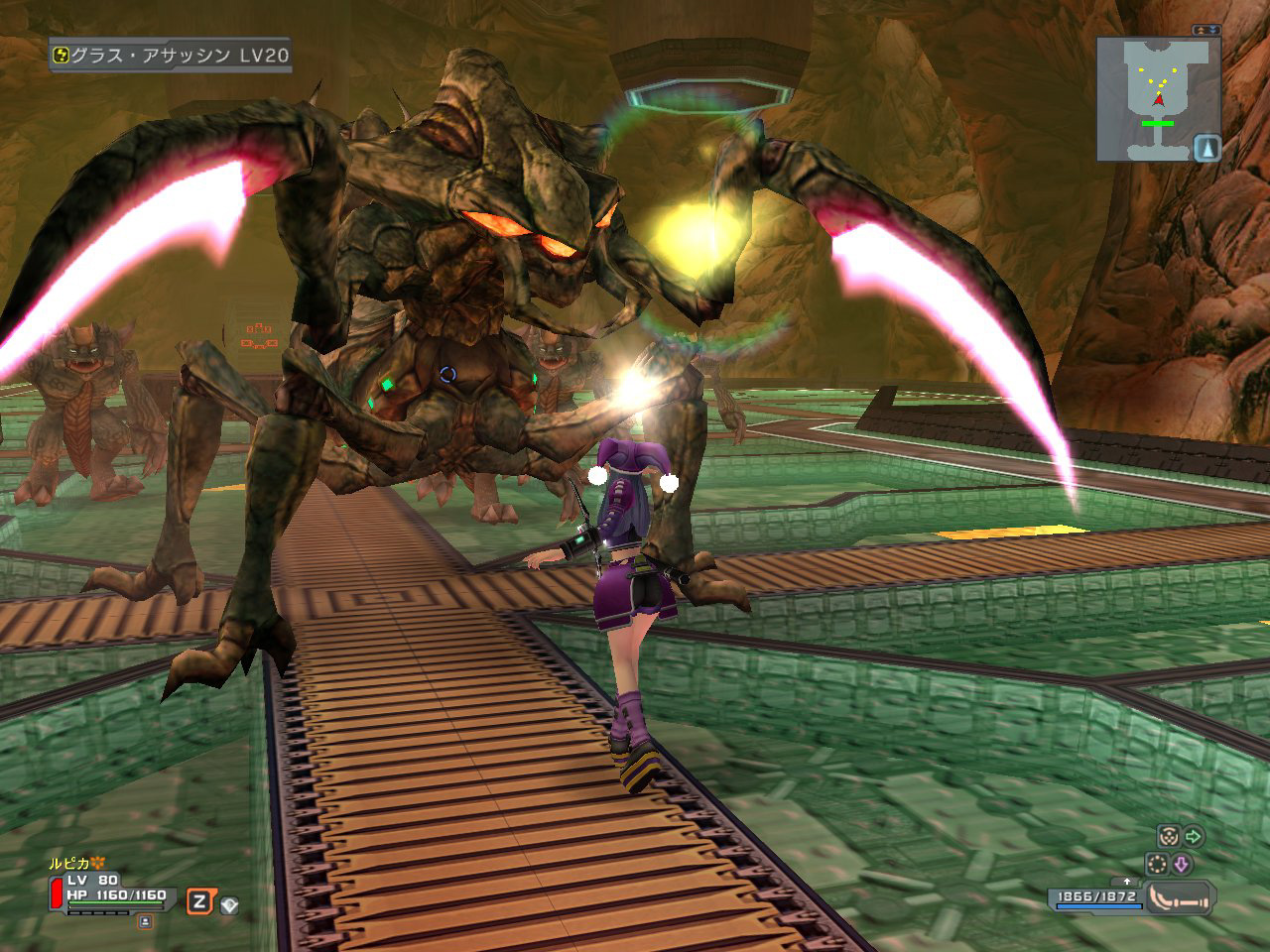Toggle the minimap north-lock arrow button
Image resolution: width=1270 pixels, height=952 pixels.
click(x=1206, y=148)
